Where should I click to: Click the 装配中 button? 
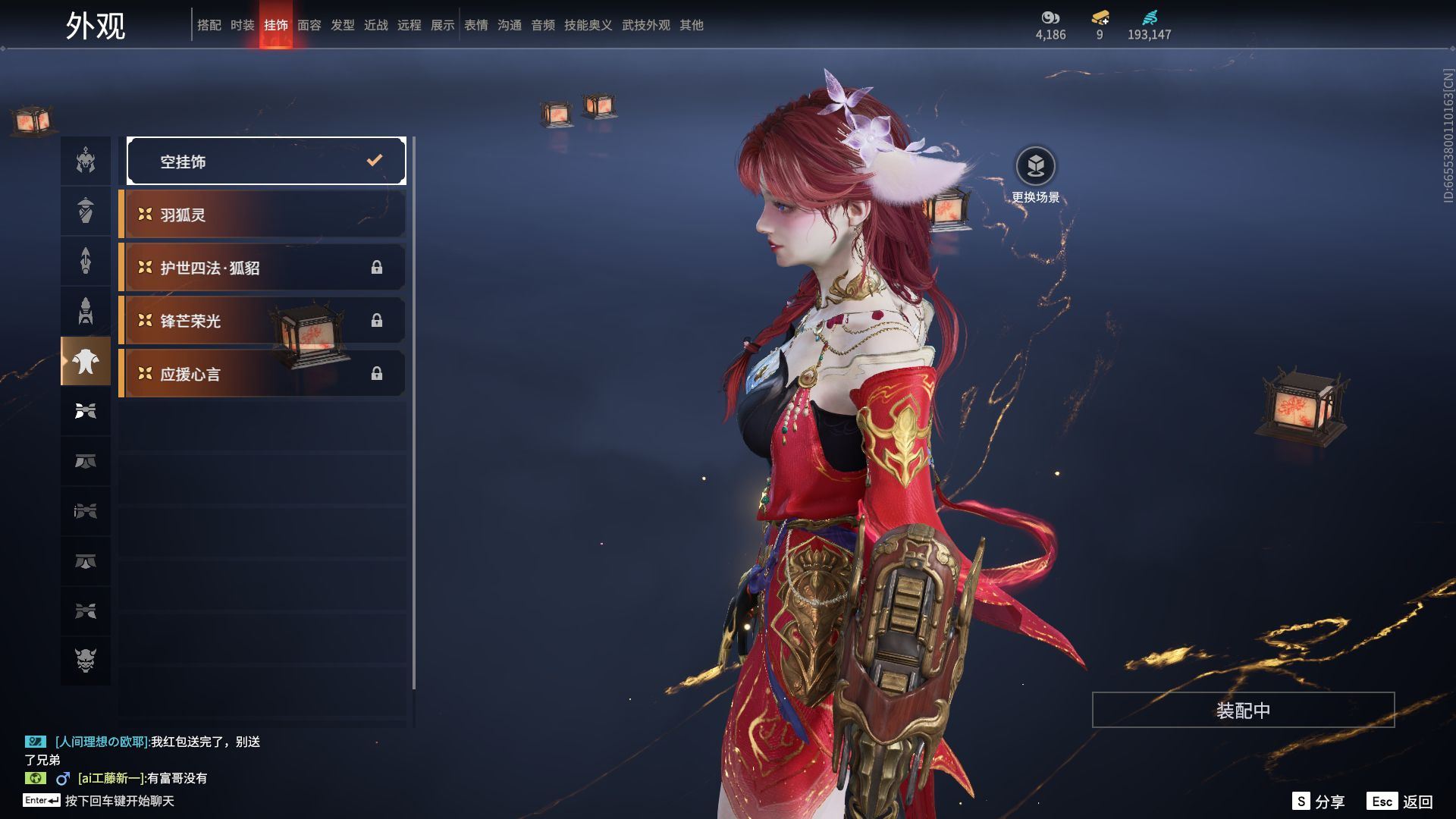tap(1243, 710)
